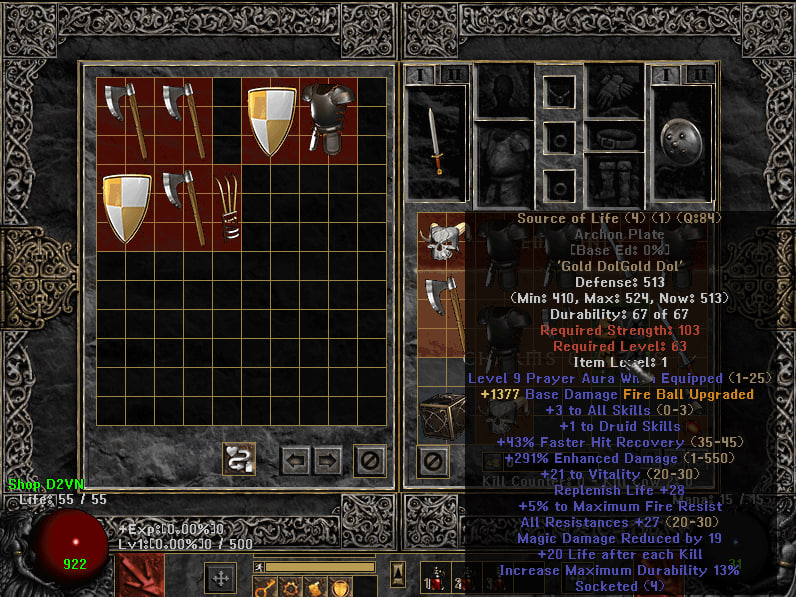
Task: Click the shield icon on the bottom bar
Action: [x=341, y=587]
